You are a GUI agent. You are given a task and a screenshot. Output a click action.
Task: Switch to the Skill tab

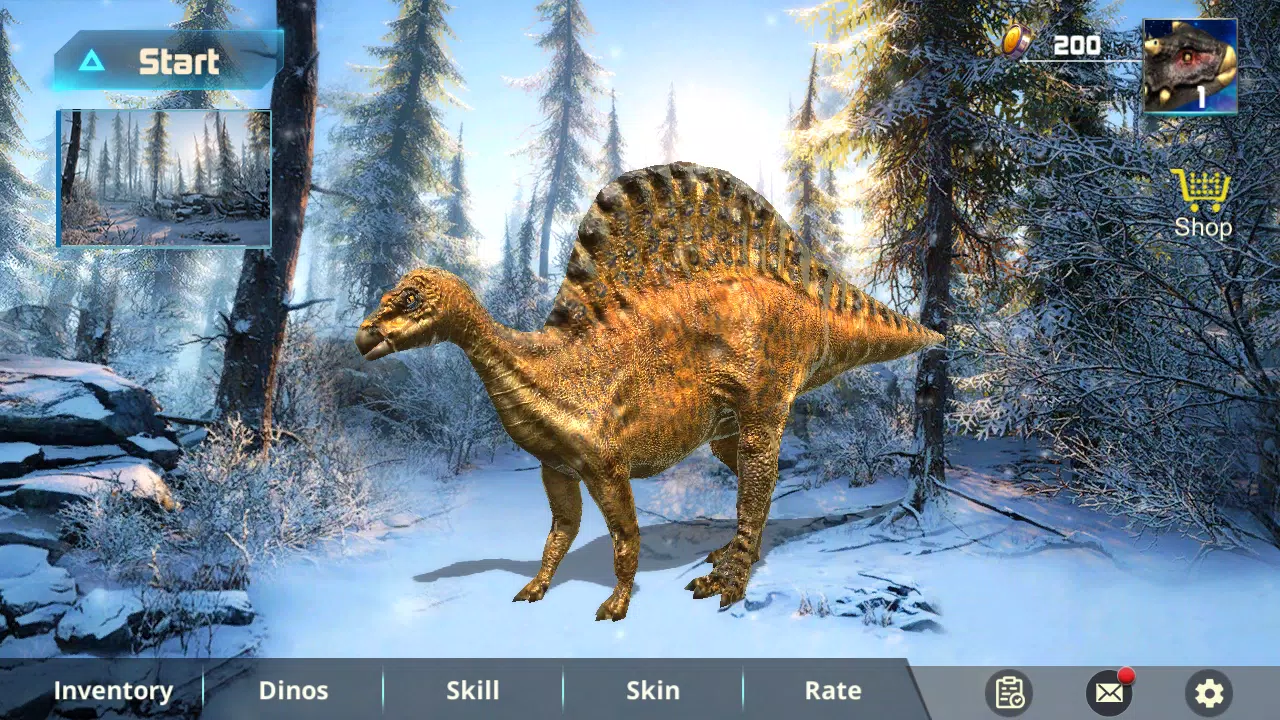coord(472,690)
